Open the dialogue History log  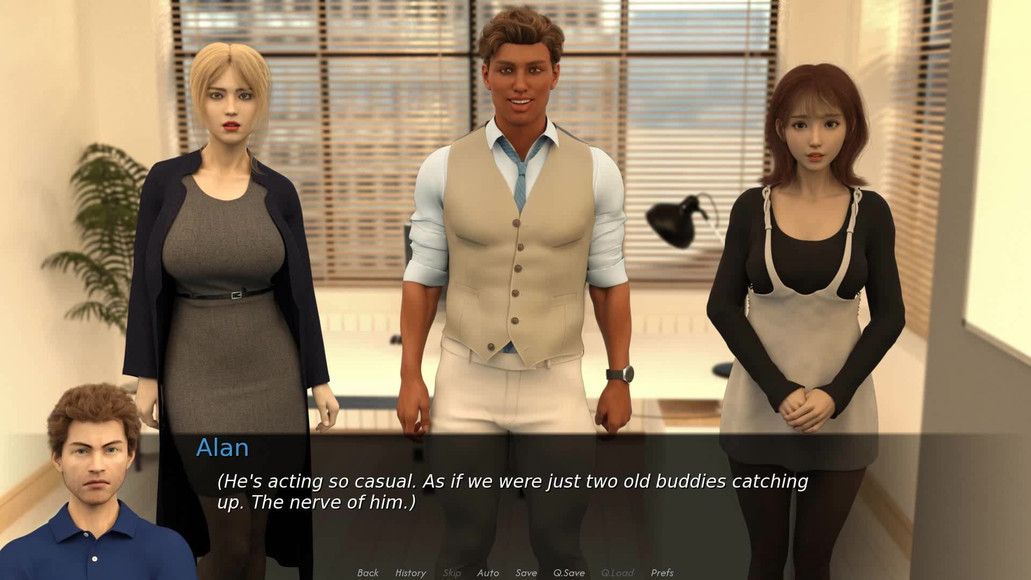point(410,573)
